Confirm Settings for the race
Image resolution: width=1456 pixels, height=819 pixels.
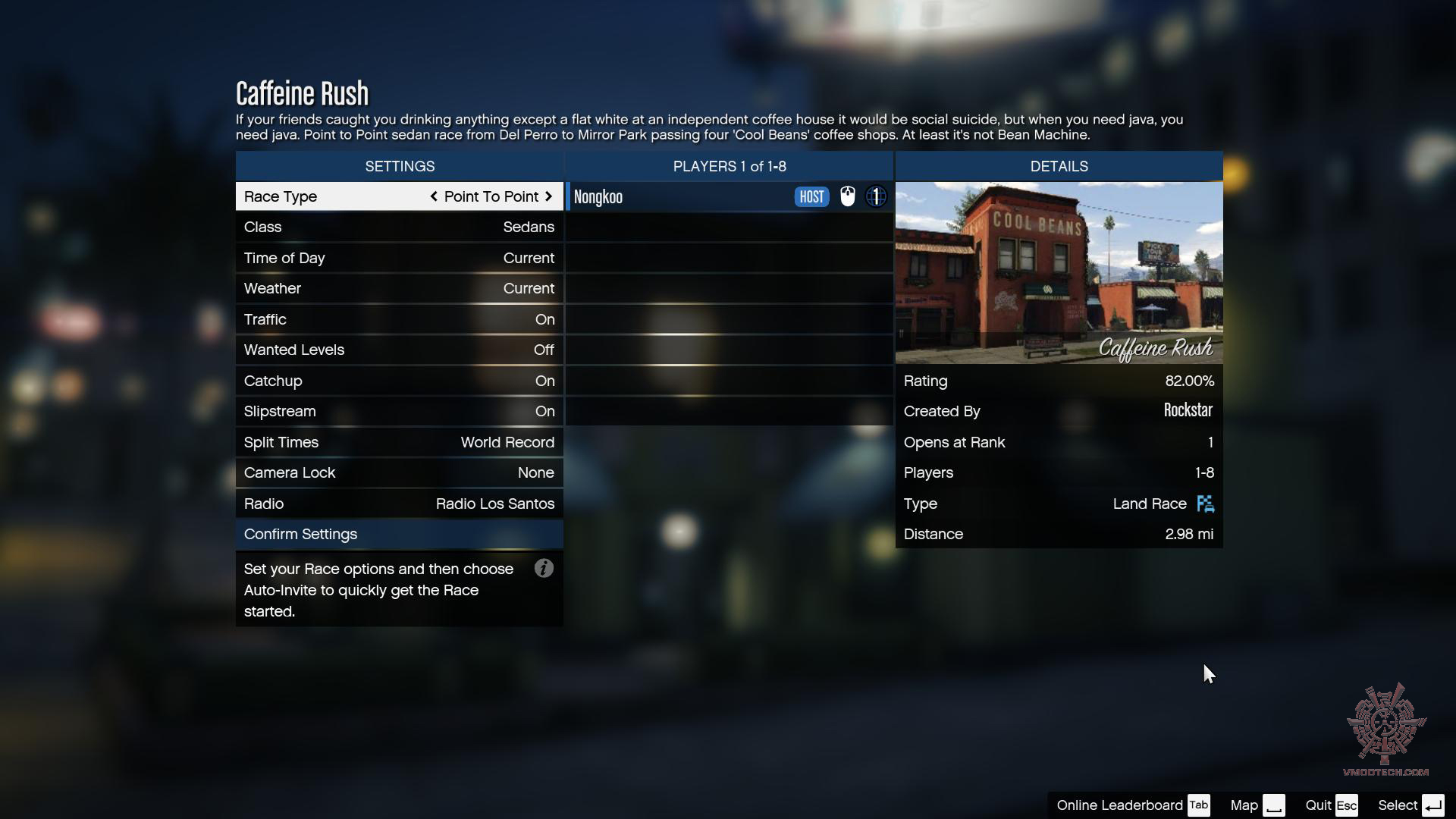399,535
